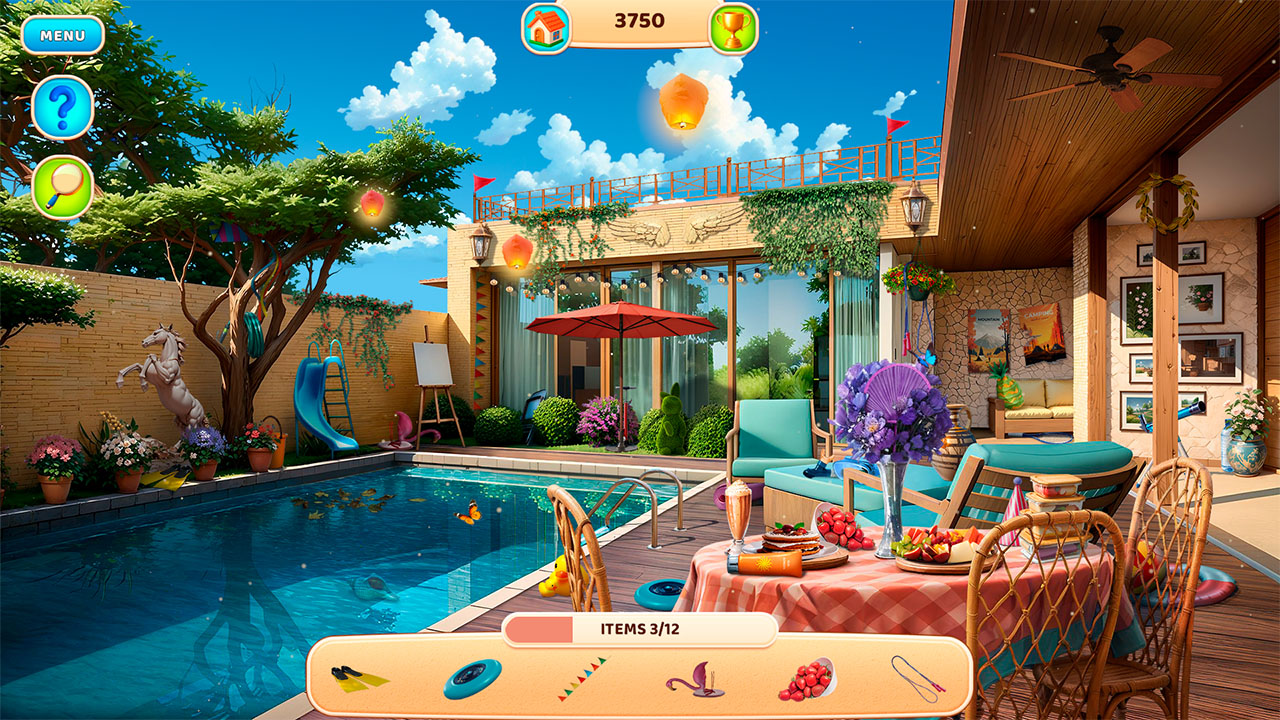The width and height of the screenshot is (1280, 720).
Task: Click the 3750 score banner
Action: coord(640,22)
